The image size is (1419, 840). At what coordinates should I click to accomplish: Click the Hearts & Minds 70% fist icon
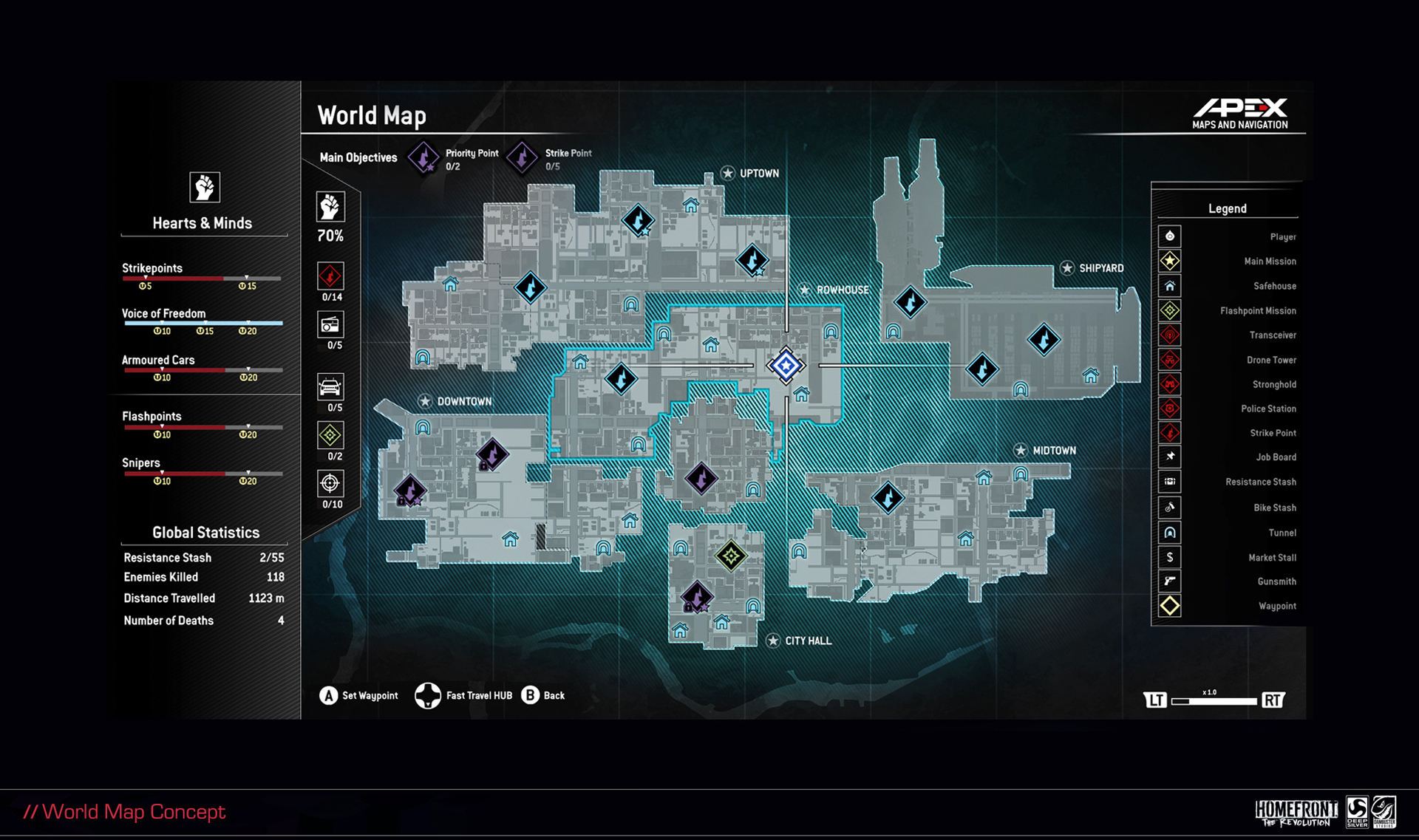point(330,207)
